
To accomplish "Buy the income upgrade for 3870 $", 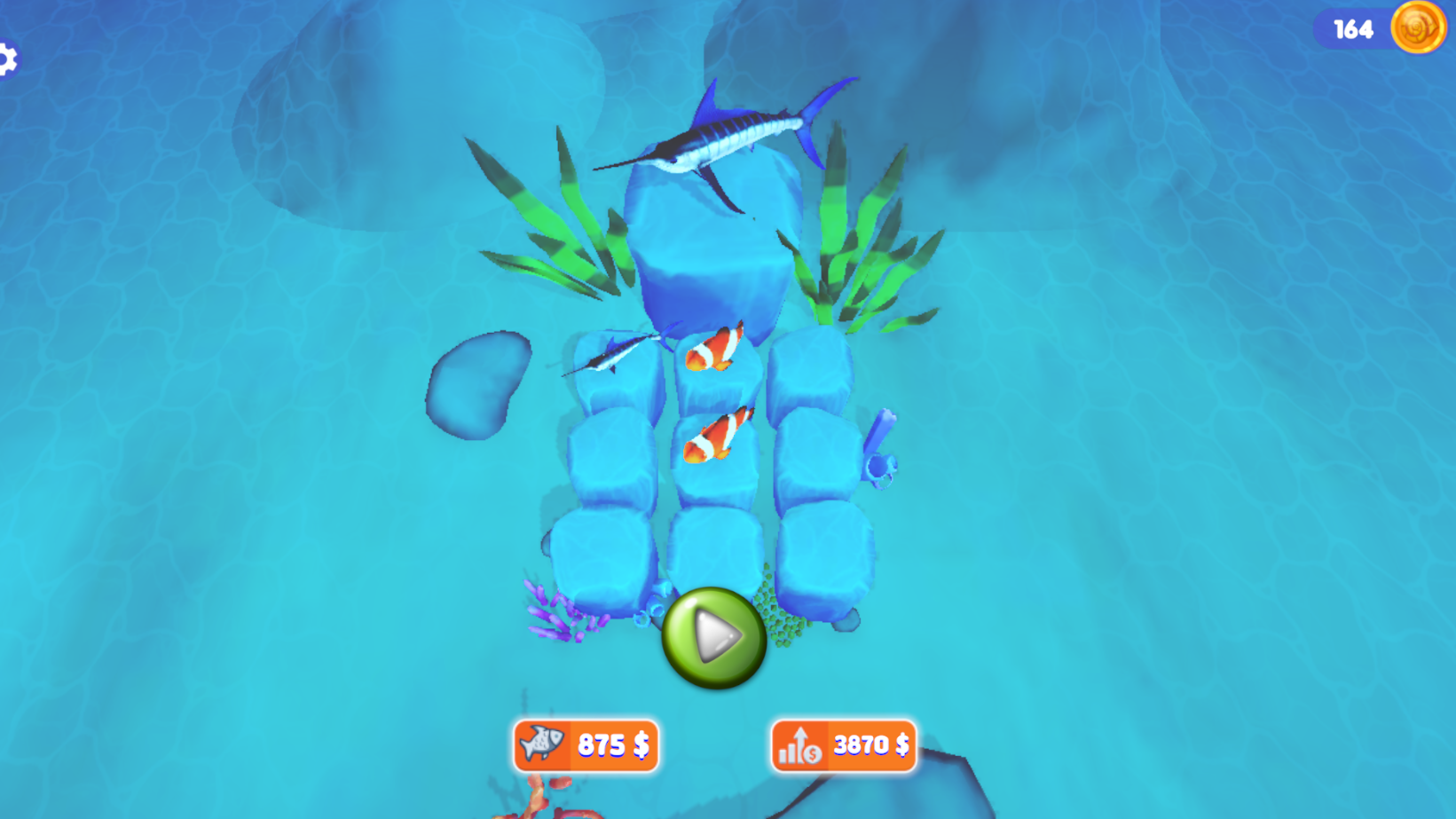I will [842, 745].
